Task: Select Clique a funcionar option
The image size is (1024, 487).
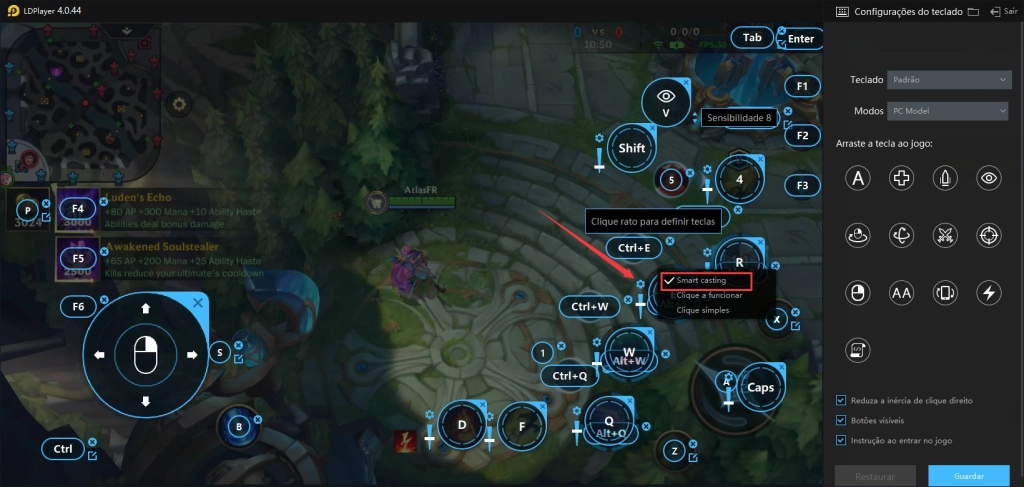Action: 709,296
